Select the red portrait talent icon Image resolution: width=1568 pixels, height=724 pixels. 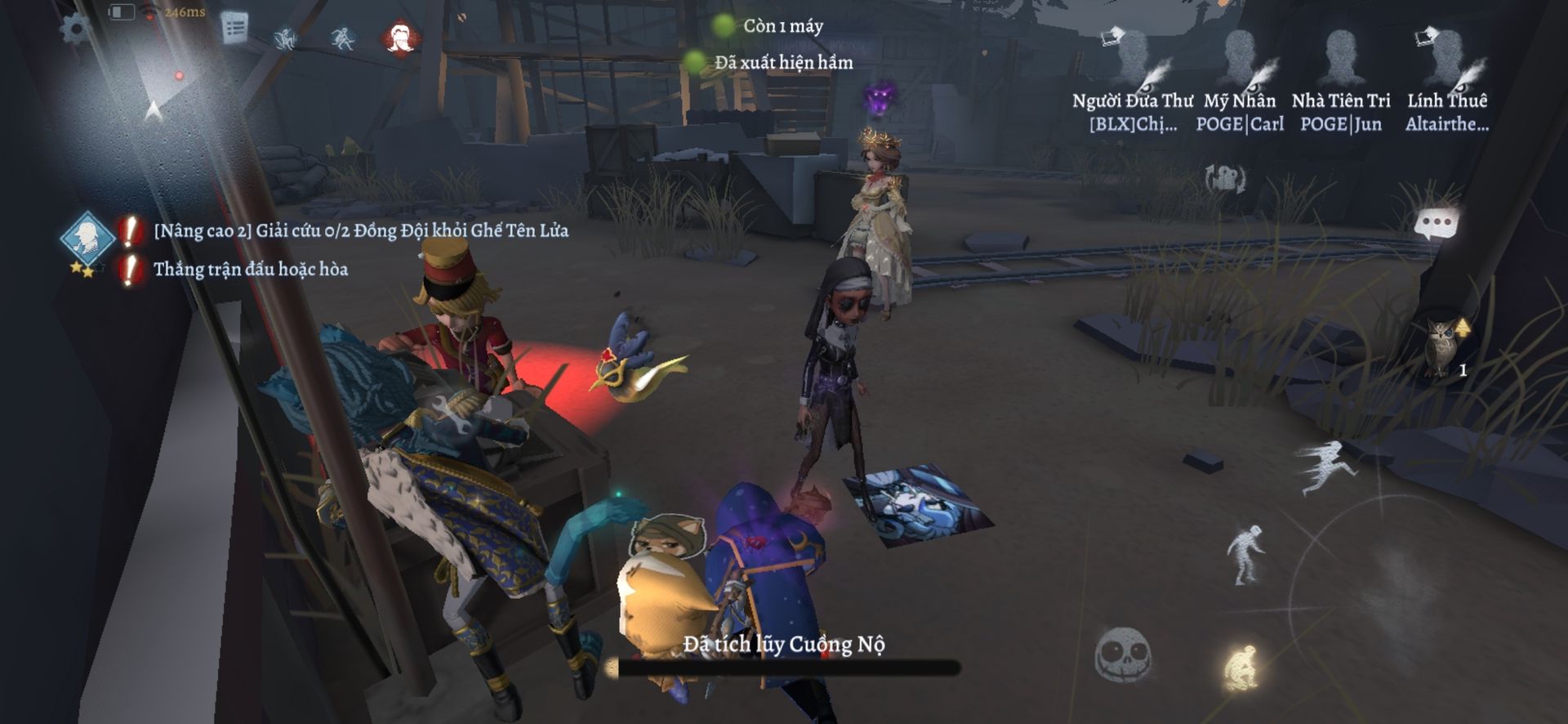coord(400,37)
